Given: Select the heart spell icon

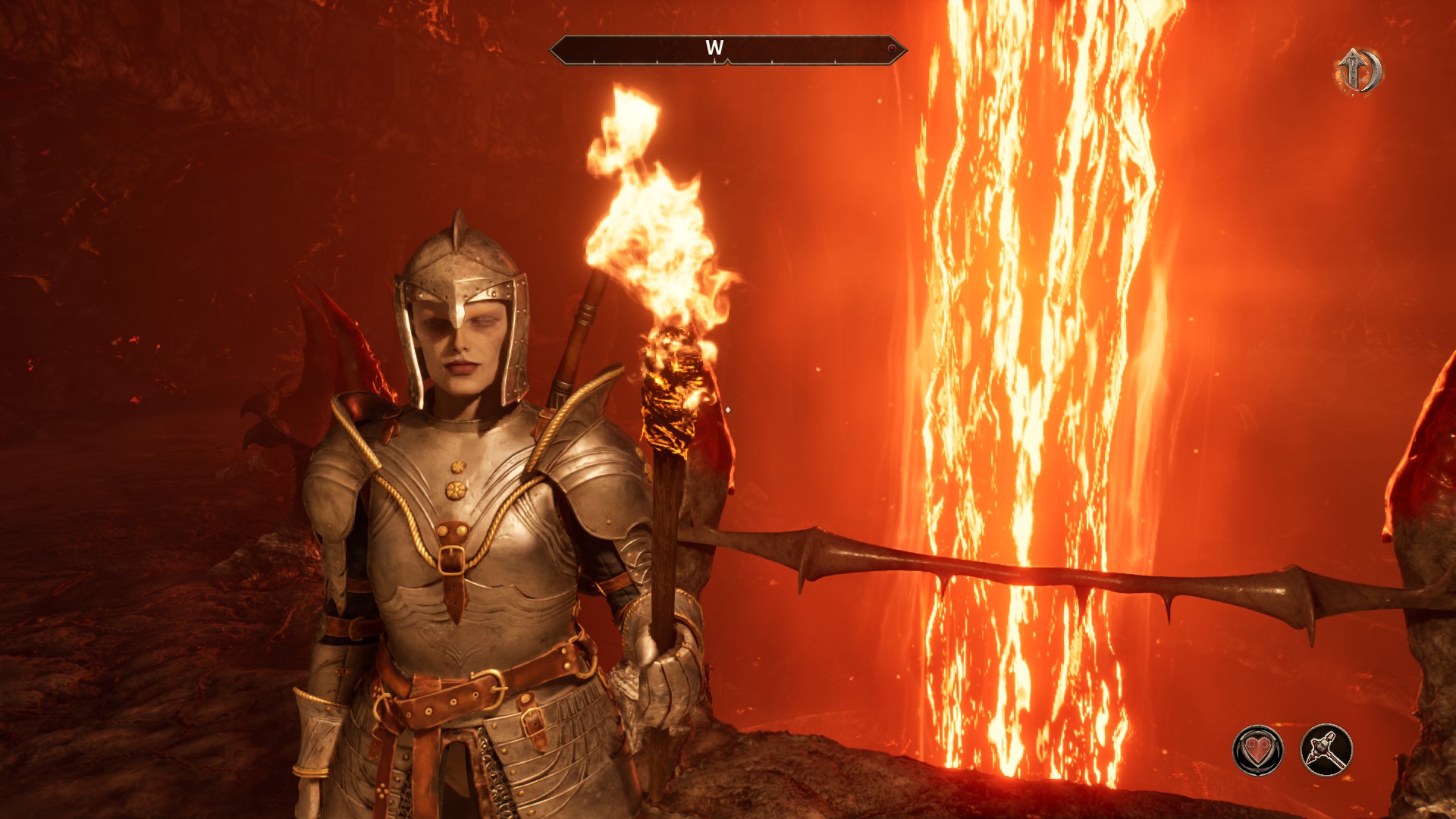Looking at the screenshot, I should click(1258, 751).
